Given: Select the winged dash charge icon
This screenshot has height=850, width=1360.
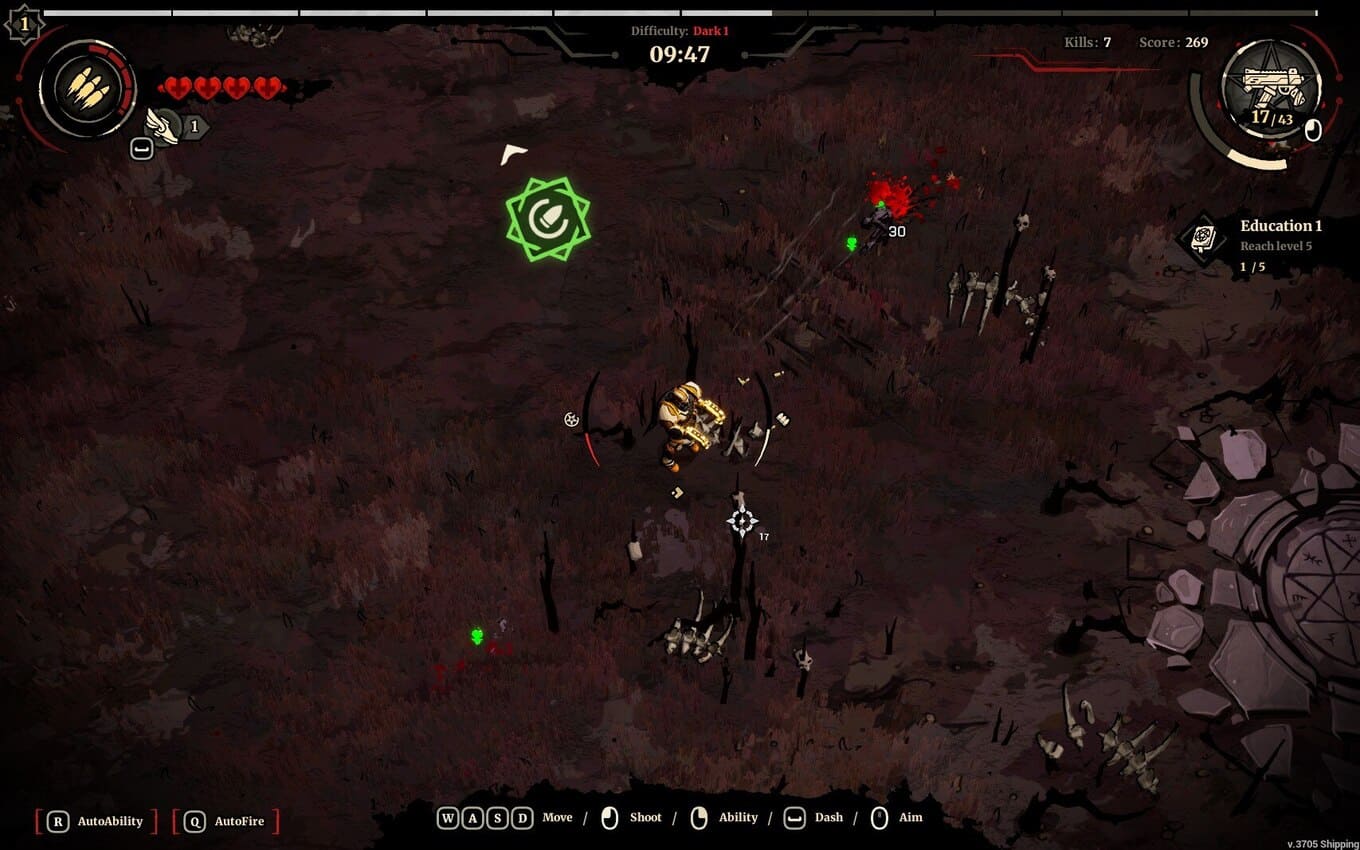Looking at the screenshot, I should pyautogui.click(x=163, y=125).
